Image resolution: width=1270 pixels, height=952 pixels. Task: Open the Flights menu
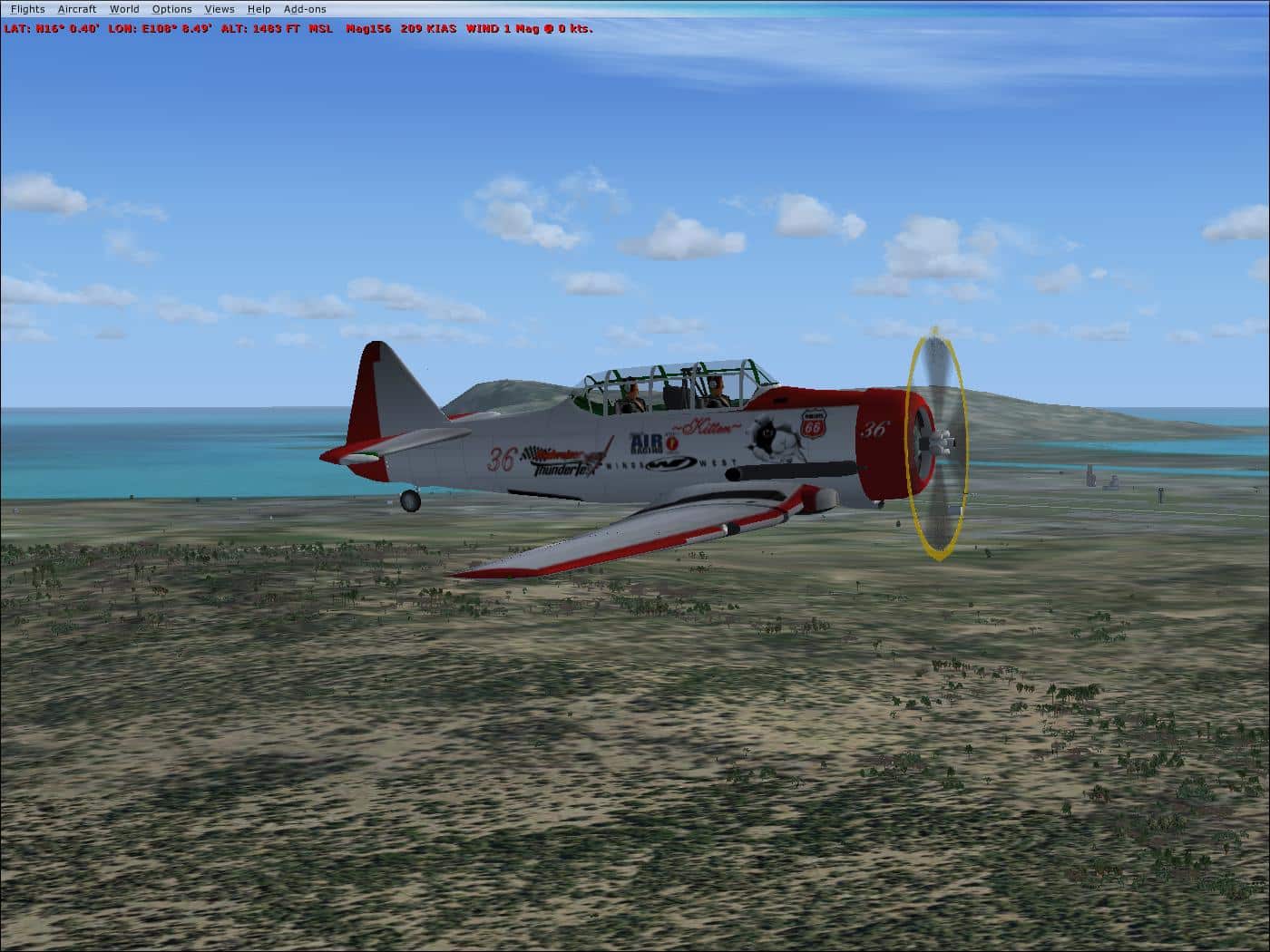click(27, 8)
